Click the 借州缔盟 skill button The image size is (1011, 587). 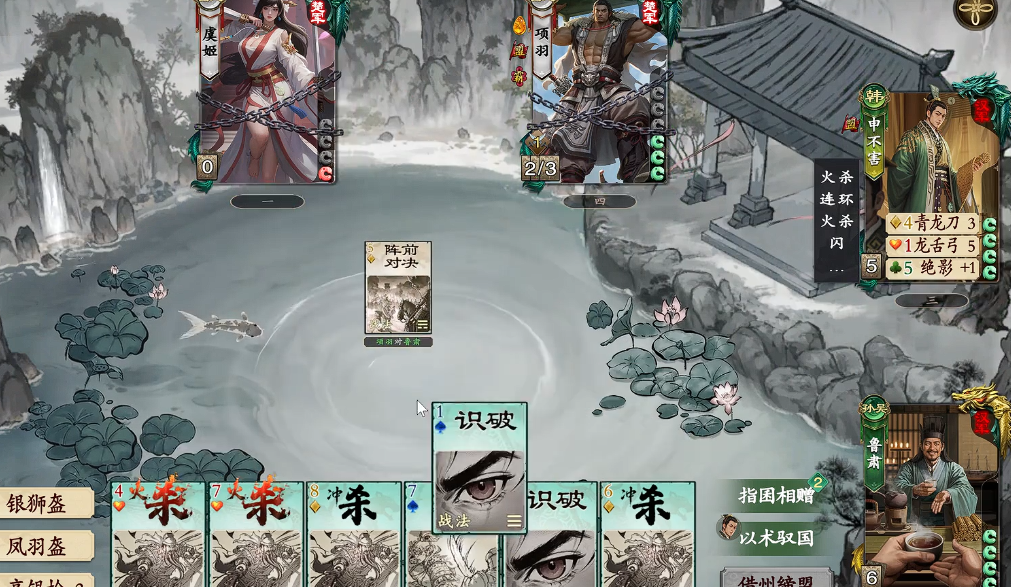[x=776, y=579]
